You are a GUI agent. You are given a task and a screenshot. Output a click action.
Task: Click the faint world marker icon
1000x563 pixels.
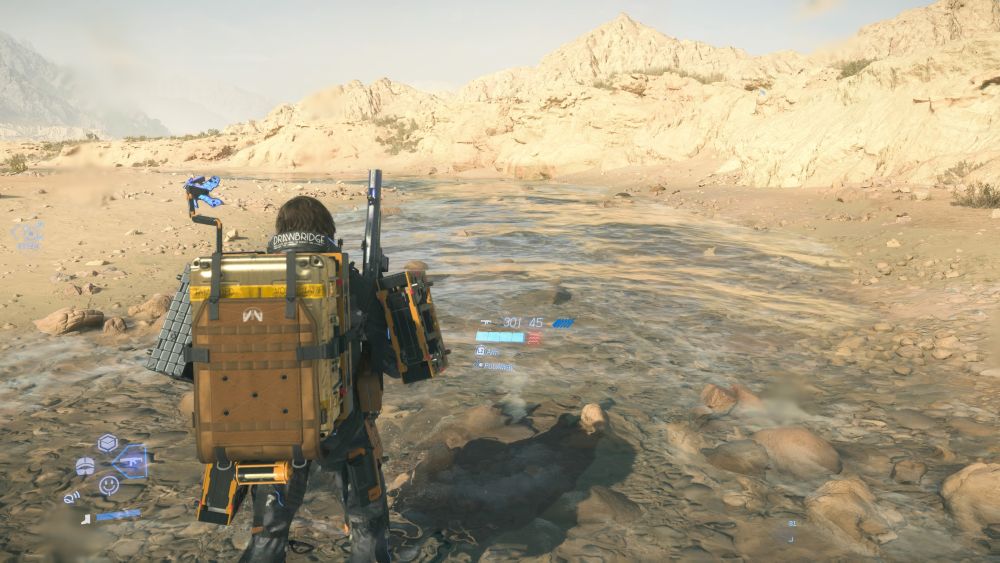pyautogui.click(x=28, y=235)
